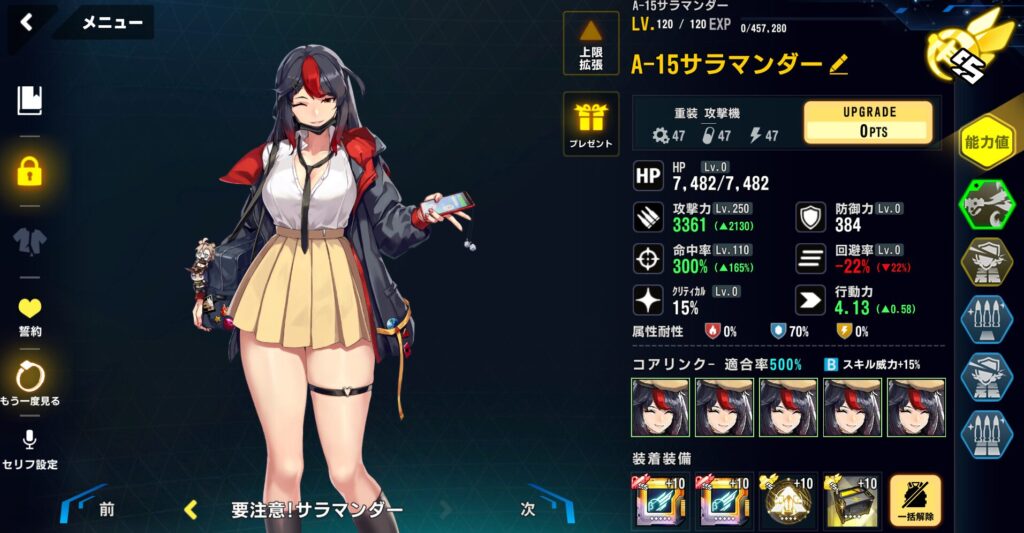The height and width of the screenshot is (533, 1024).
Task: Go back using the top-left arrow
Action: [x=27, y=21]
